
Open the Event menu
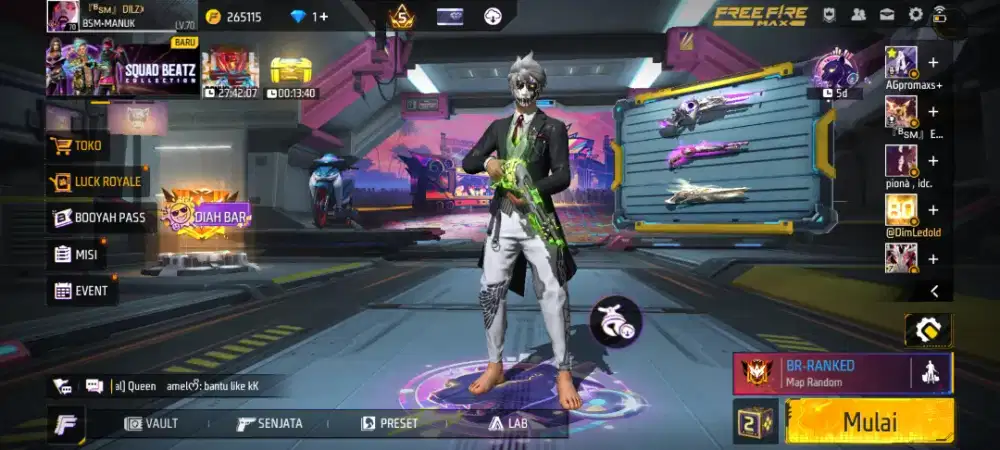point(82,291)
